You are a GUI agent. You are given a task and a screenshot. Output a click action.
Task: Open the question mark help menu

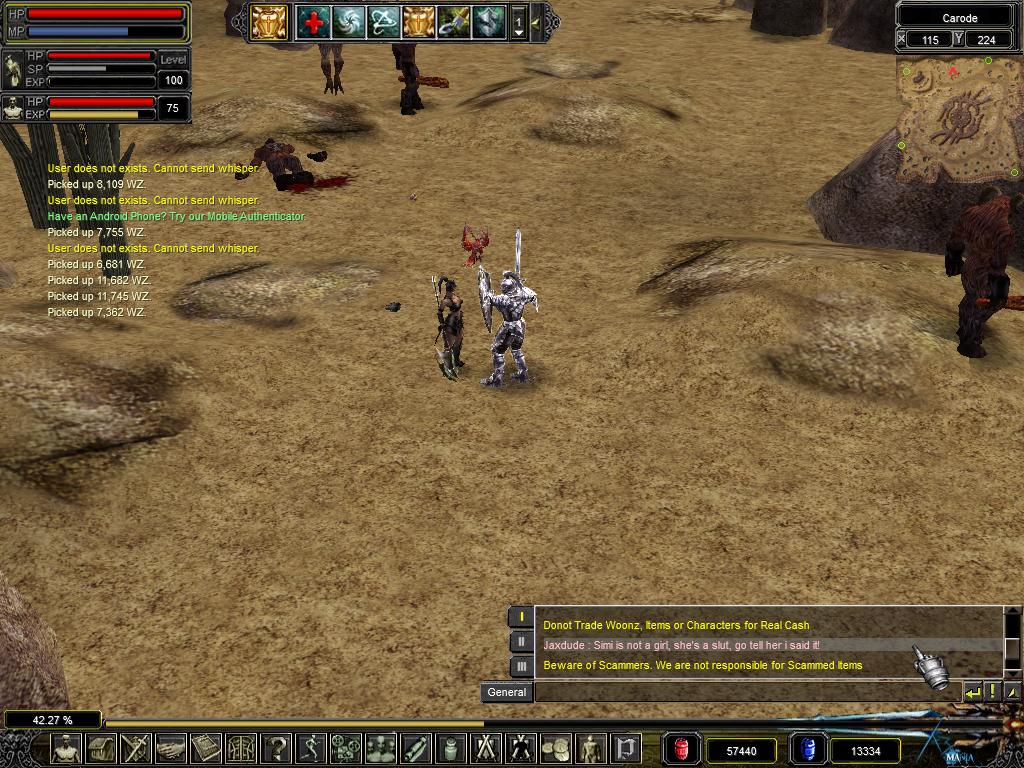pyautogui.click(x=275, y=748)
